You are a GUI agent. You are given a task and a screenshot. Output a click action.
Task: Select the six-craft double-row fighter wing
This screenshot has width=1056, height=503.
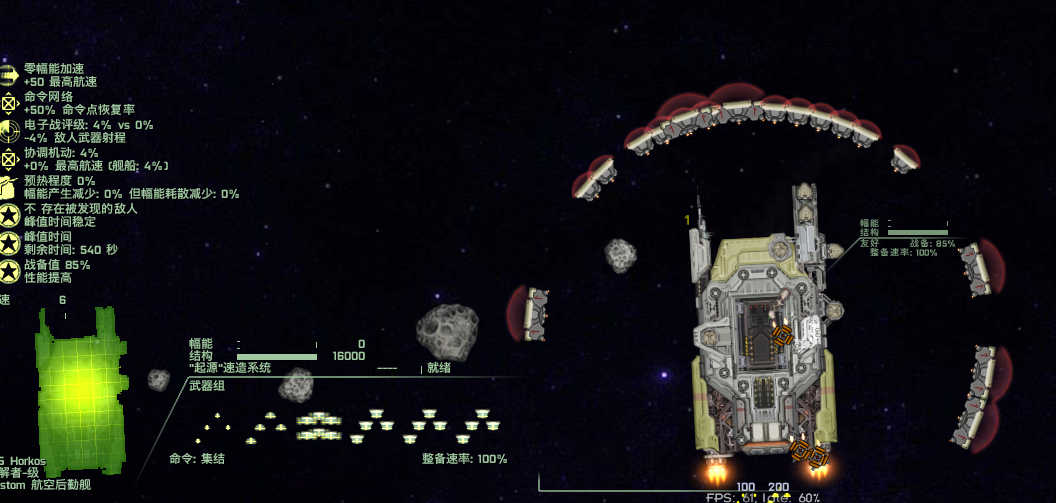pyautogui.click(x=319, y=426)
